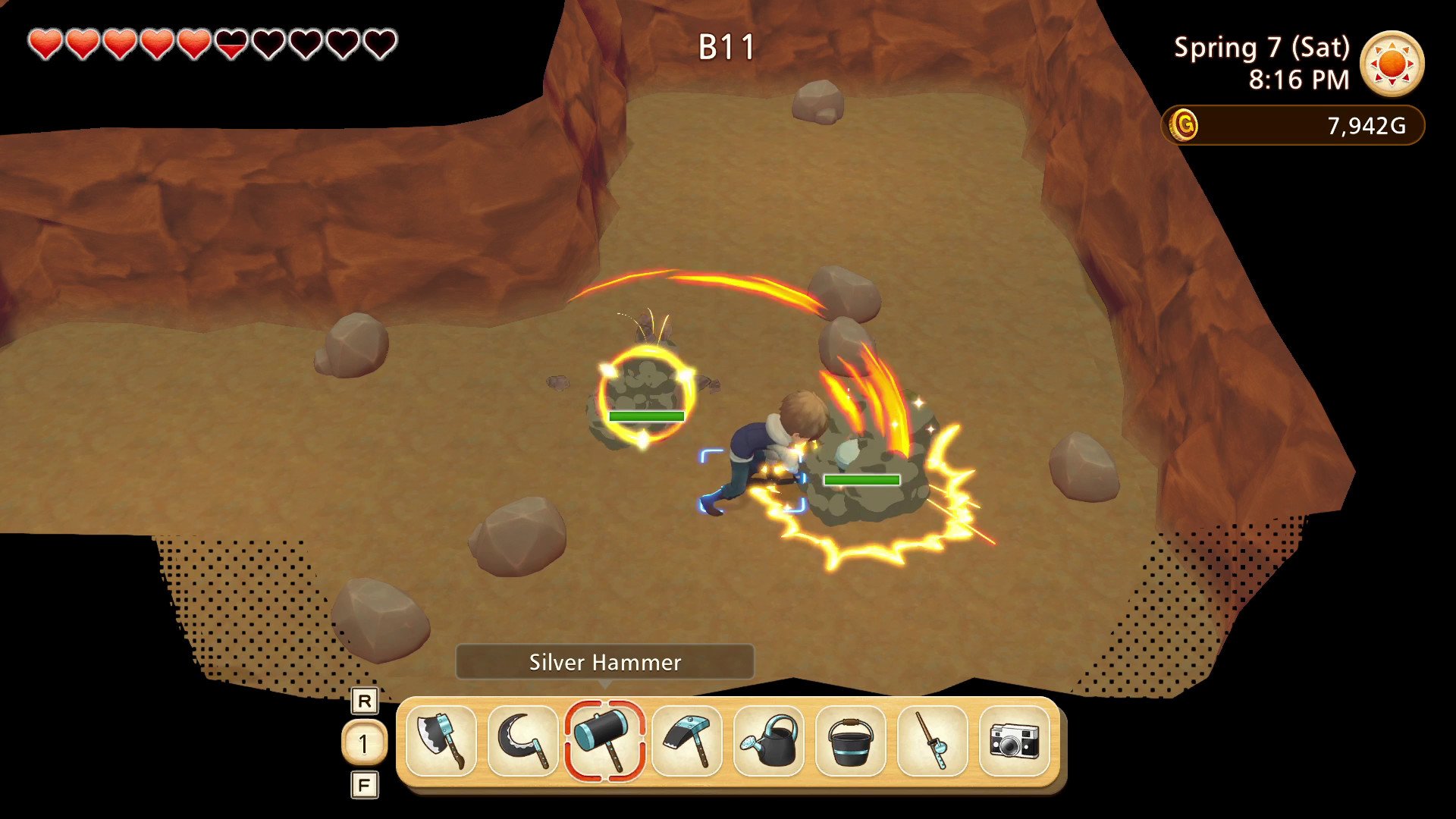1456x819 pixels.
Task: Choose the fishing rod slot
Action: [x=932, y=741]
